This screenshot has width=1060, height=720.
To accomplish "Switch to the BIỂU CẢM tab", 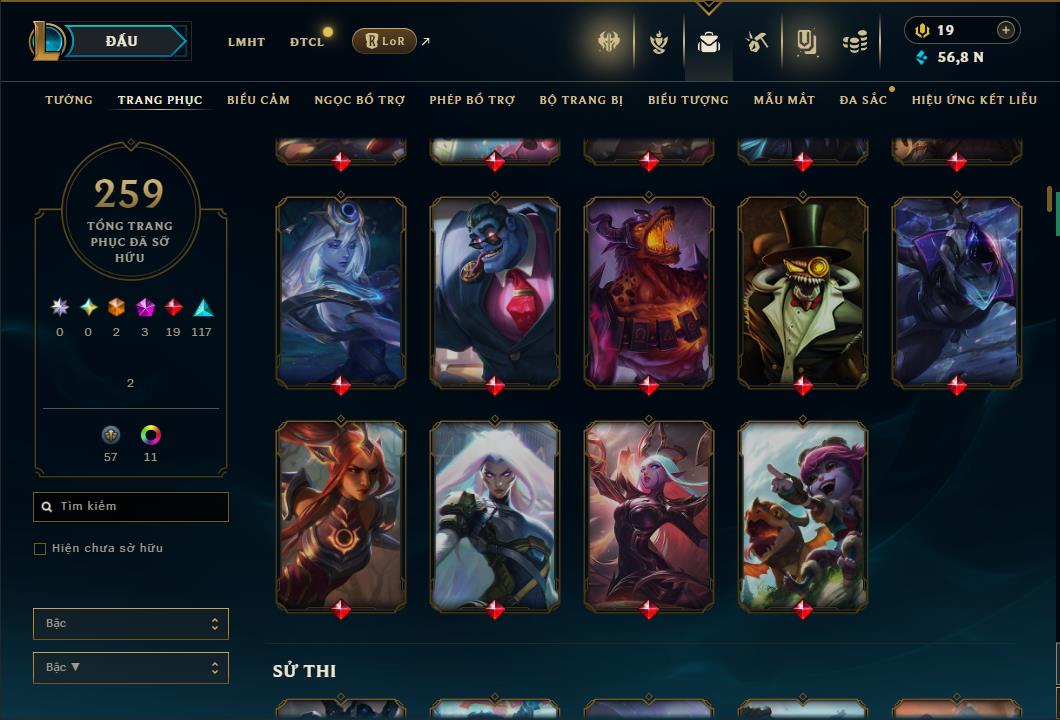I will [x=258, y=100].
